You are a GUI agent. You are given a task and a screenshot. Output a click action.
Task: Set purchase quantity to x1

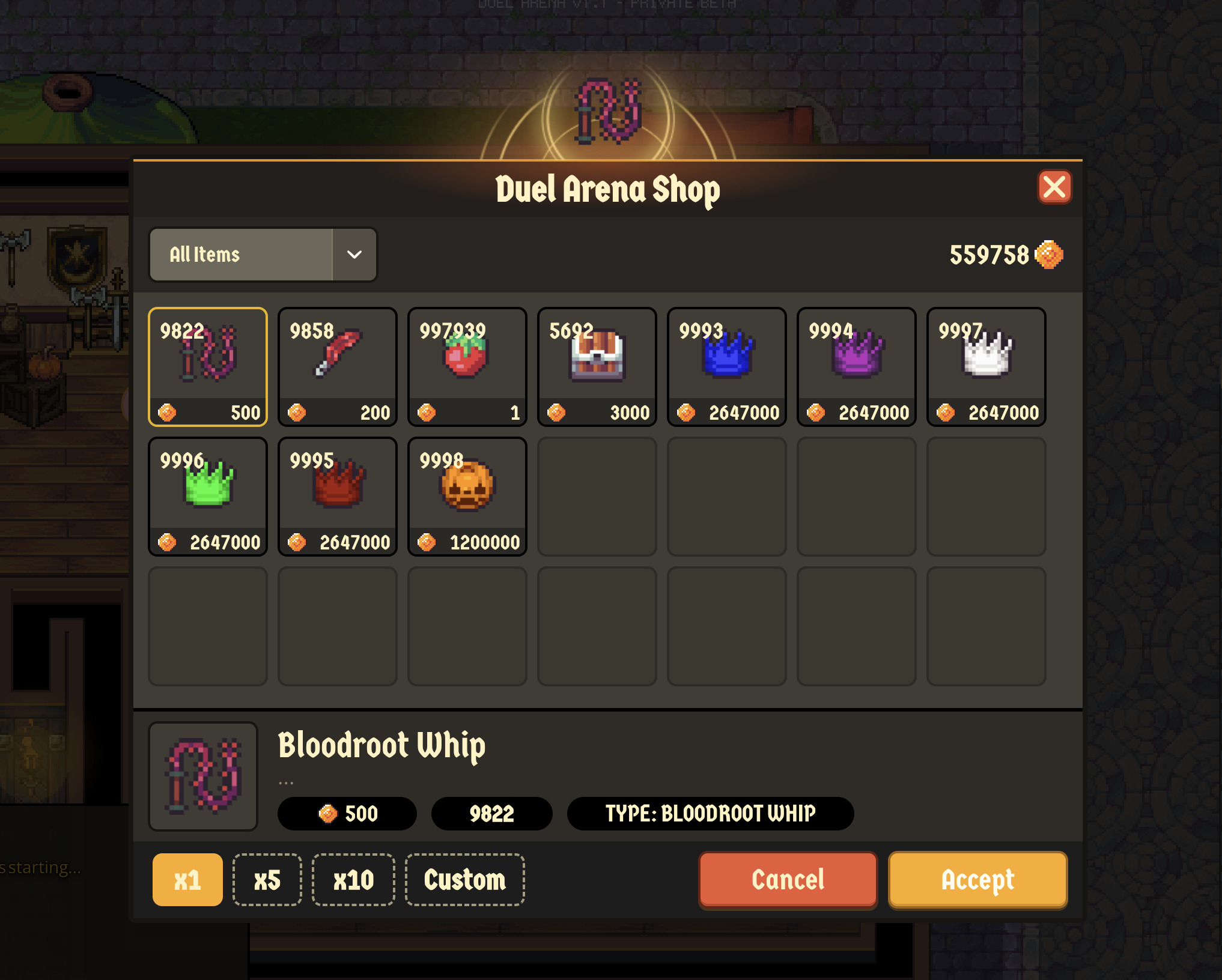[x=187, y=880]
